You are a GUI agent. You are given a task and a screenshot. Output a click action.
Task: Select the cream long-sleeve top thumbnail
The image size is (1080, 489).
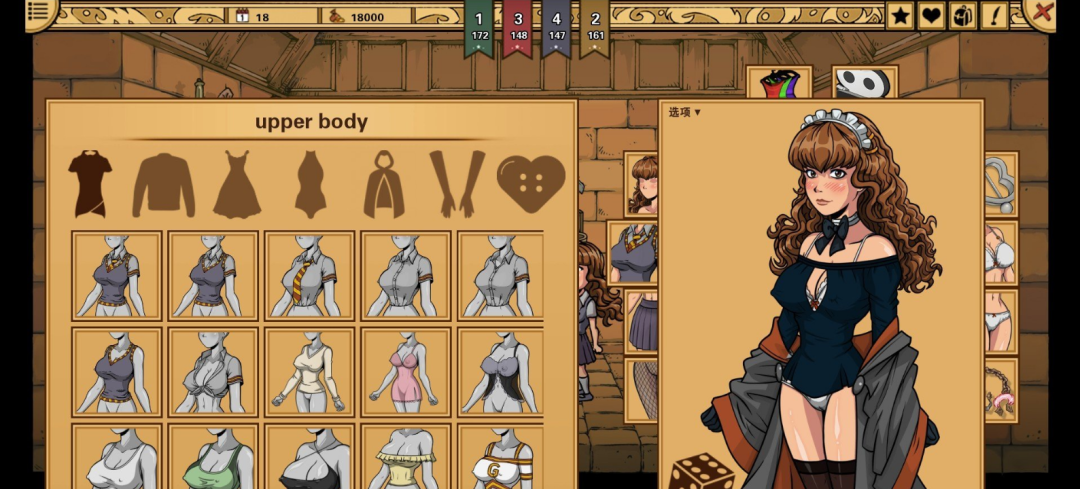tap(310, 372)
